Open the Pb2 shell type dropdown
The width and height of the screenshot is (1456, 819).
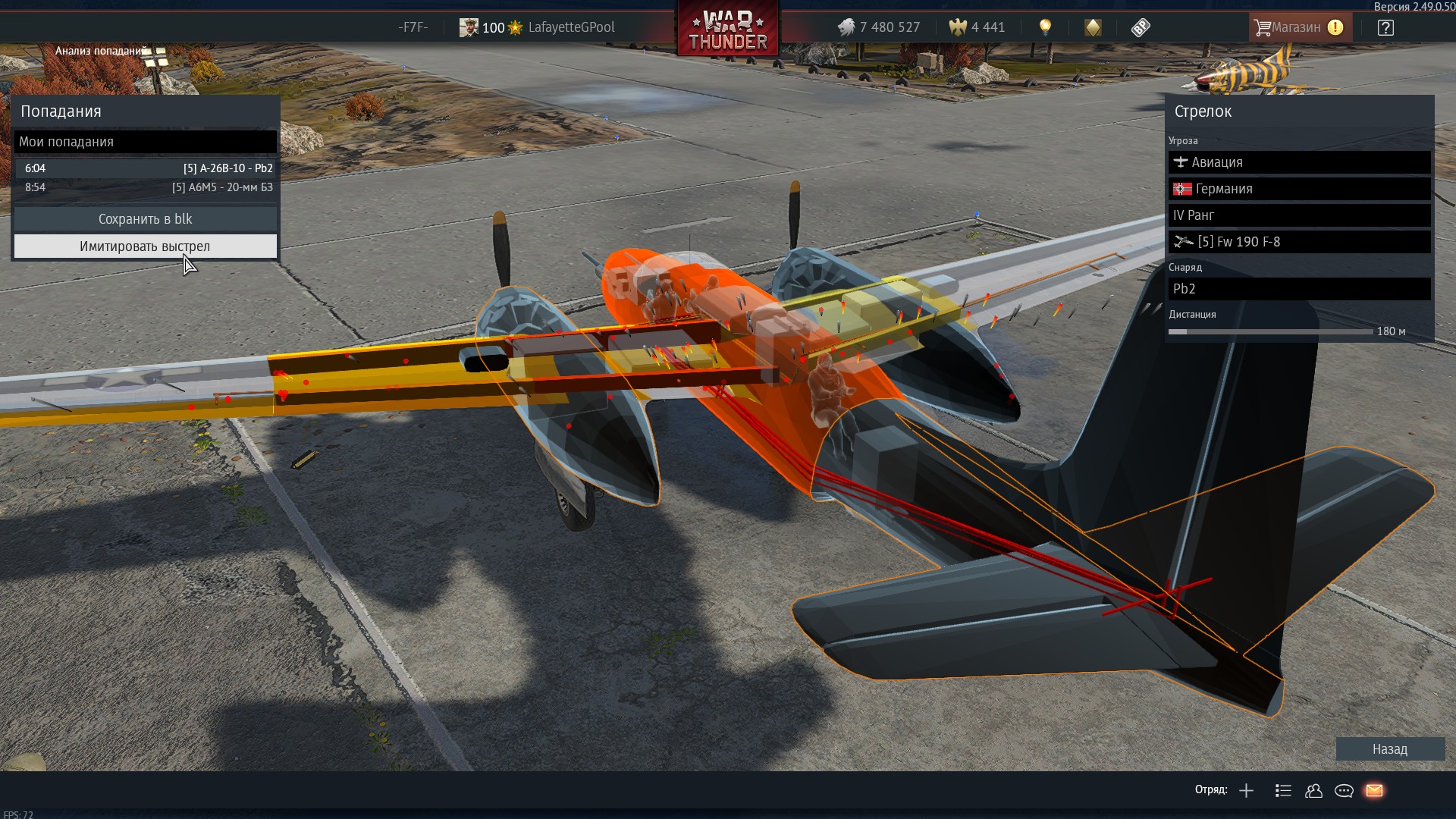pyautogui.click(x=1299, y=289)
